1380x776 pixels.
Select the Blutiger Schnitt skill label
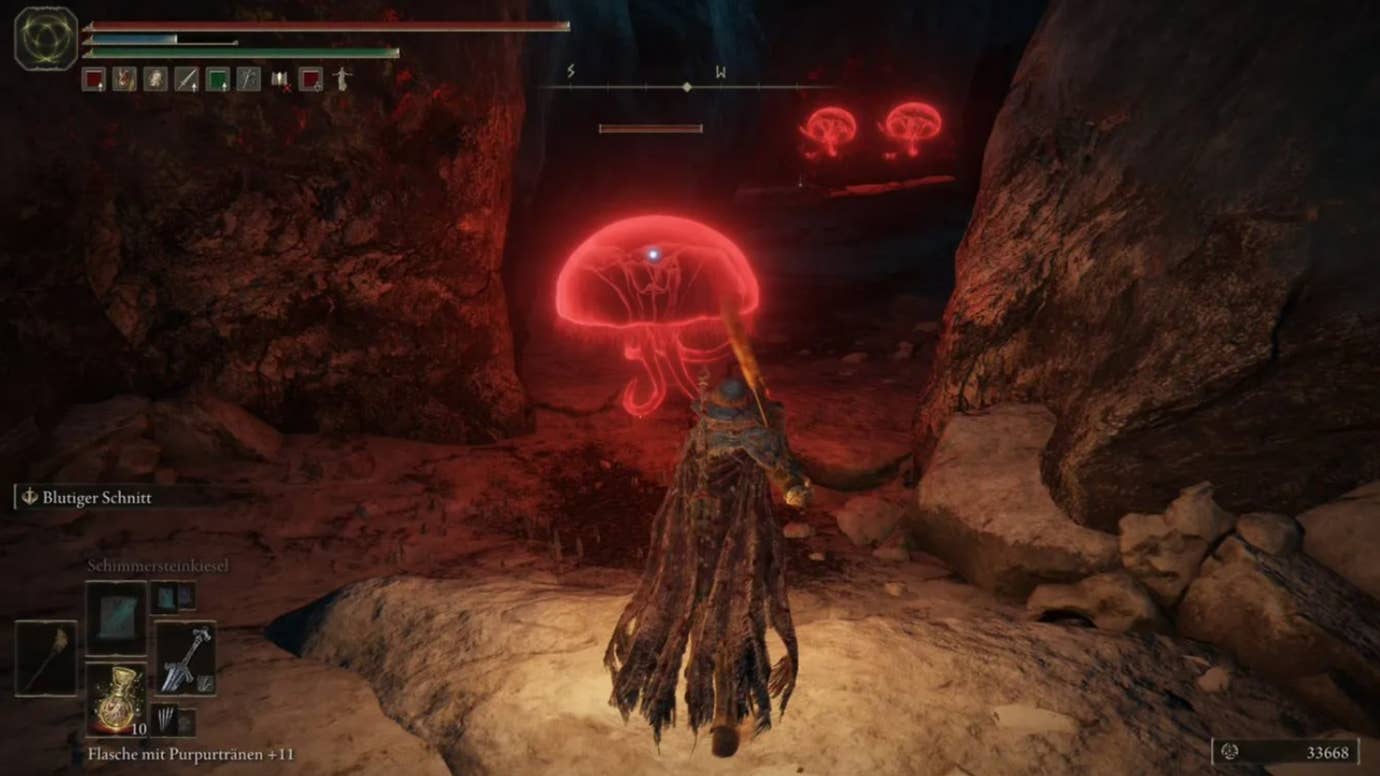tap(96, 498)
